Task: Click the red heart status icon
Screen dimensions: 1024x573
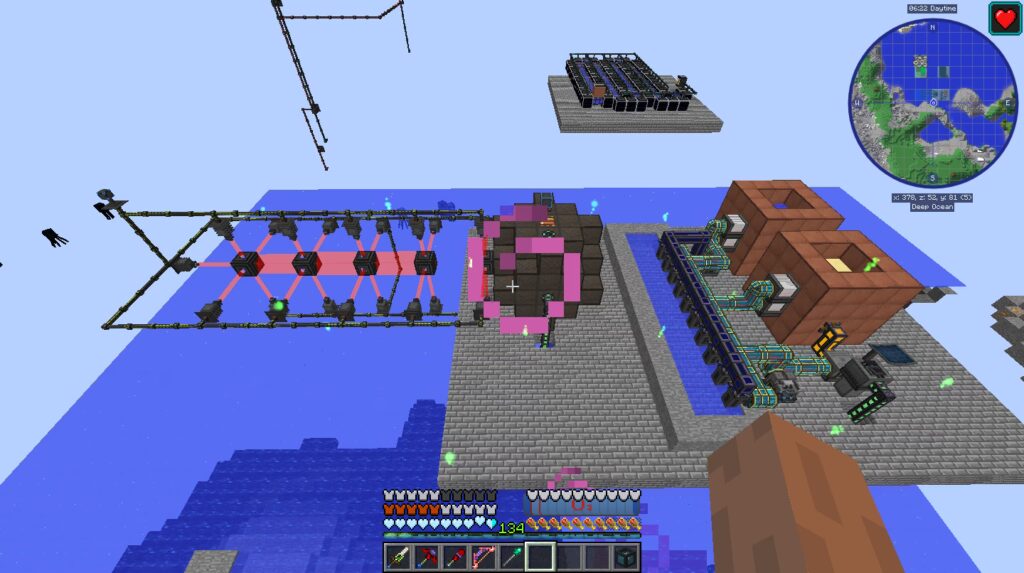Action: [x=1003, y=19]
